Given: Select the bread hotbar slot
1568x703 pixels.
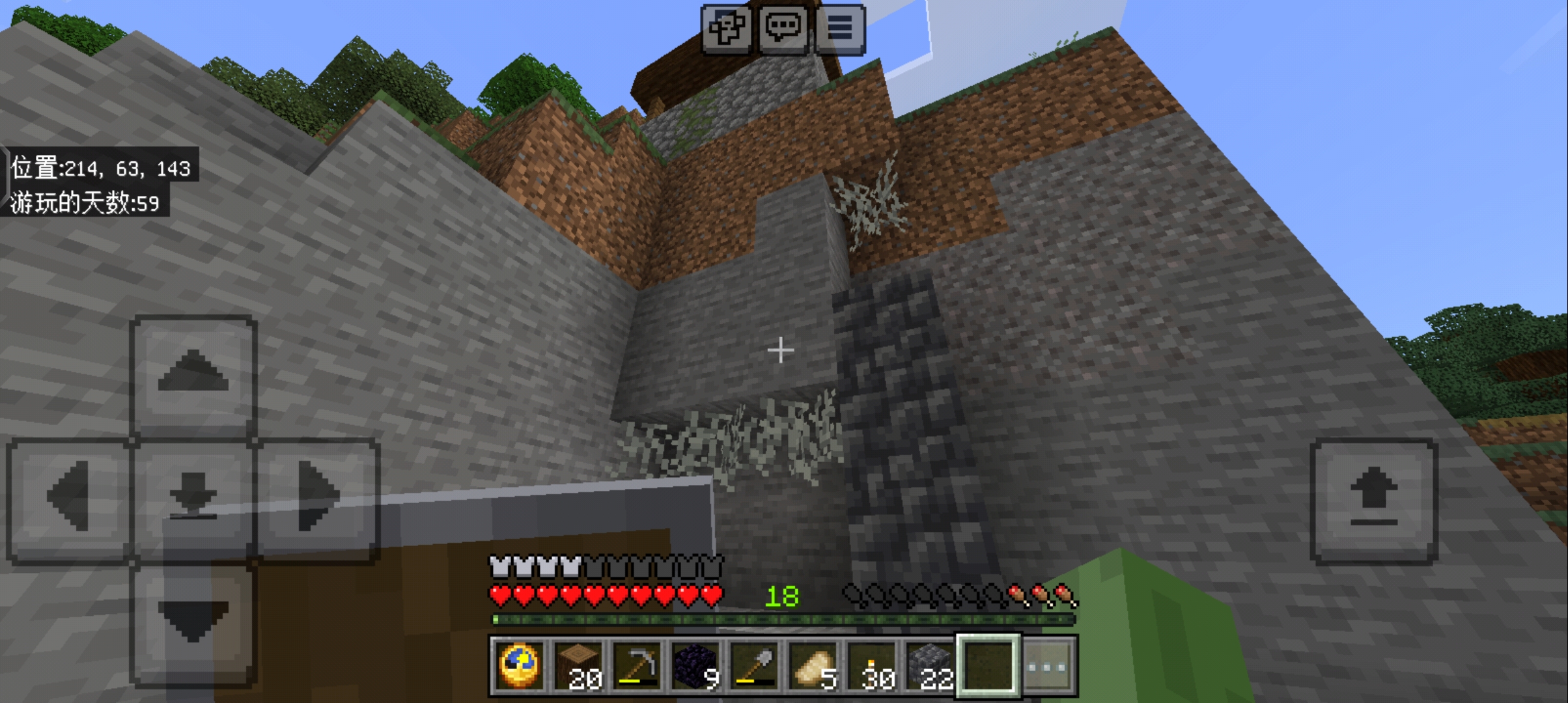Looking at the screenshot, I should 813,666.
